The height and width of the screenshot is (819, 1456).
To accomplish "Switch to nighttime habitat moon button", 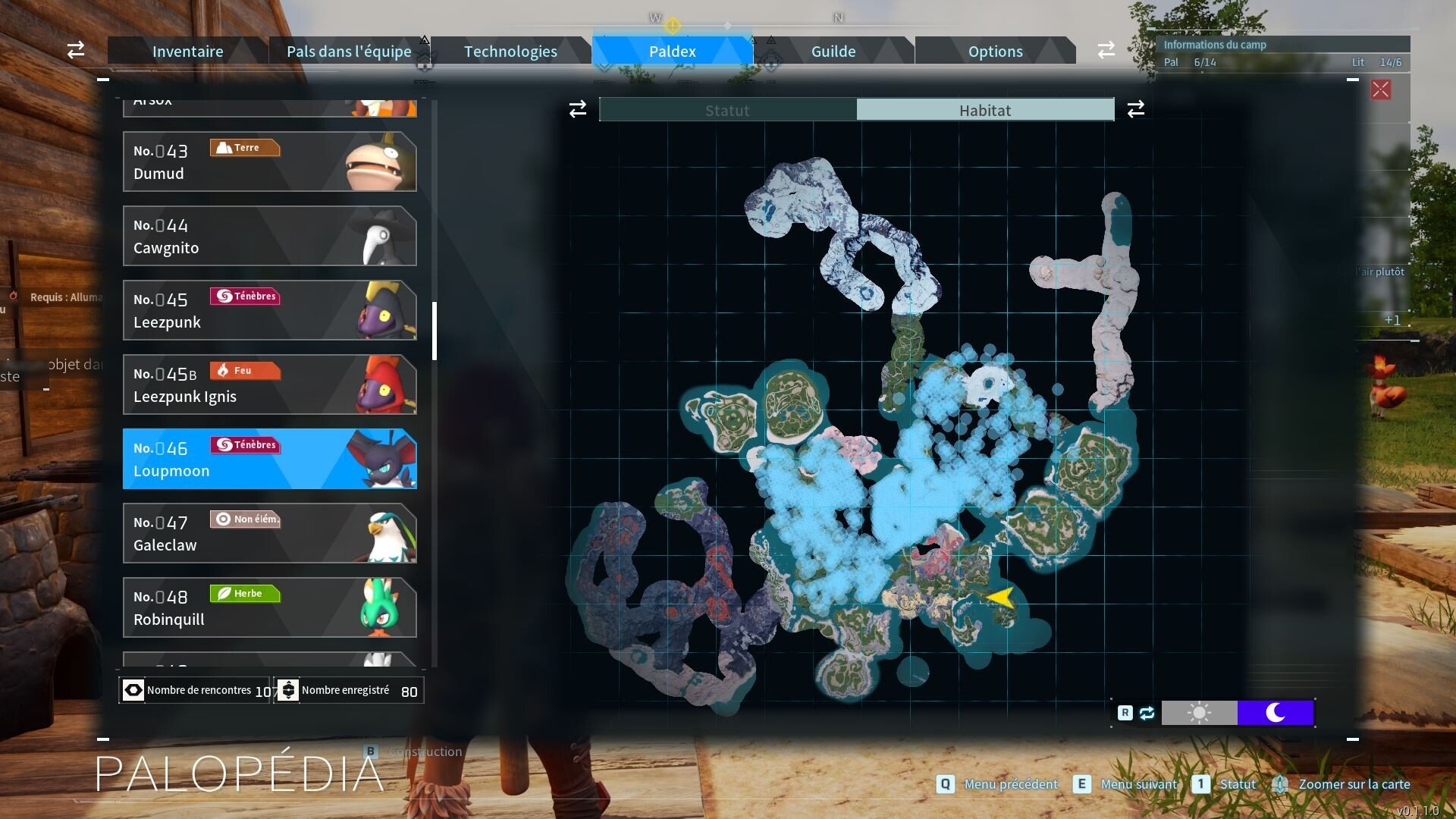I will (1276, 713).
